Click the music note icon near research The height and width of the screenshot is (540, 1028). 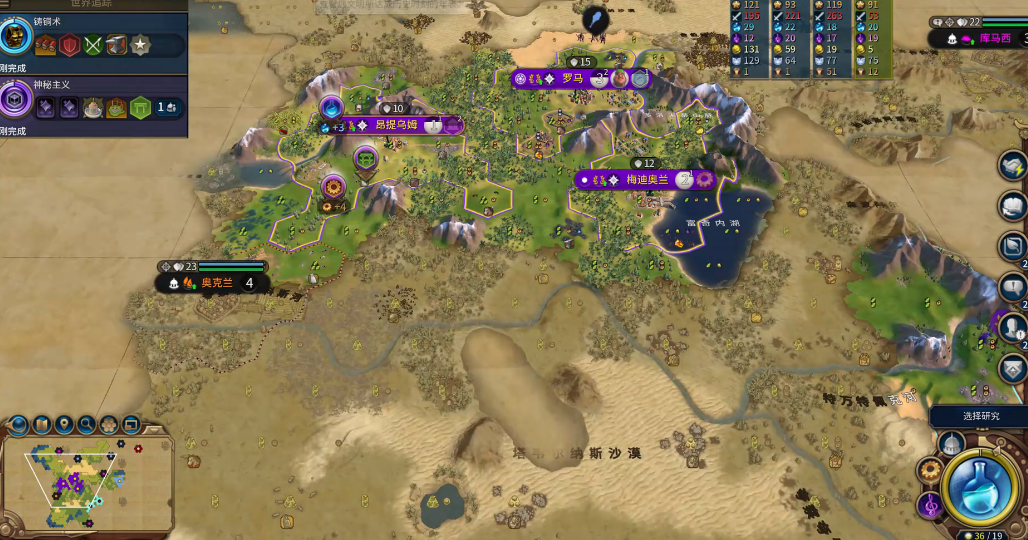pyautogui.click(x=928, y=506)
